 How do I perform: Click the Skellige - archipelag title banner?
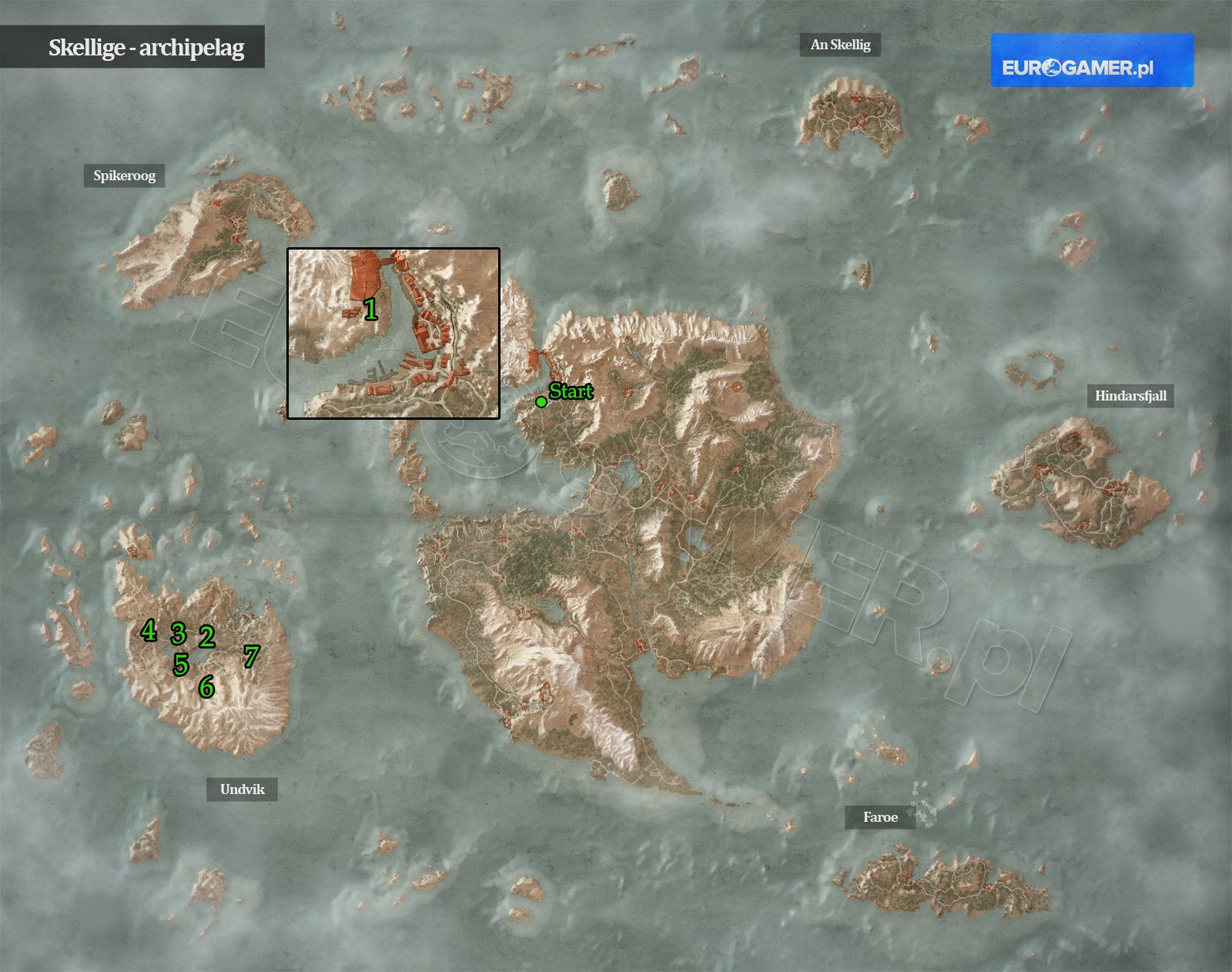132,47
